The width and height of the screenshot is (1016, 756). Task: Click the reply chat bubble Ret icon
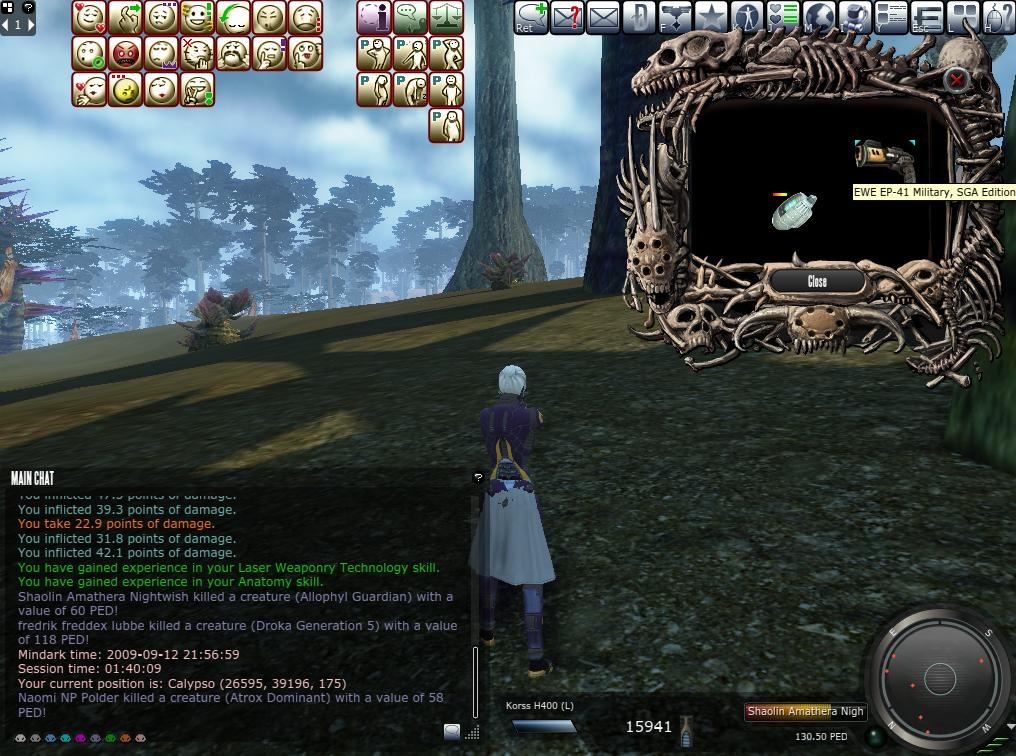point(530,17)
